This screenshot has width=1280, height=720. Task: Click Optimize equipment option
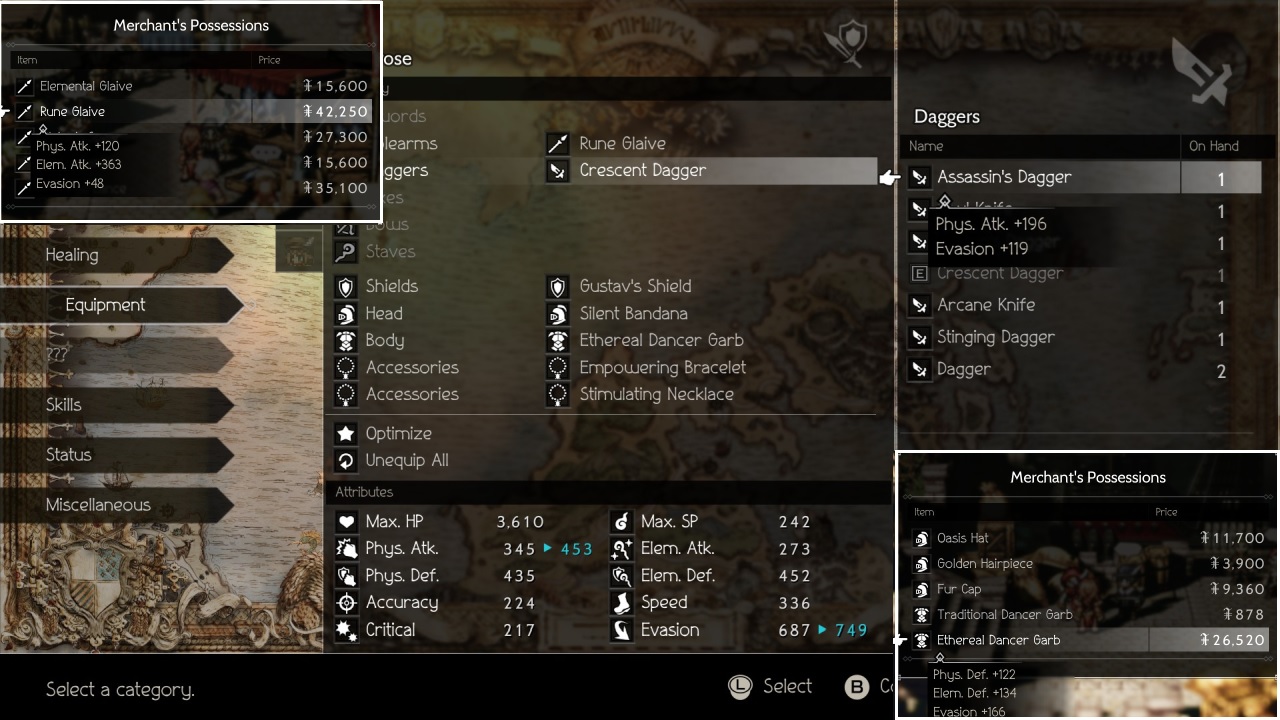coord(398,434)
